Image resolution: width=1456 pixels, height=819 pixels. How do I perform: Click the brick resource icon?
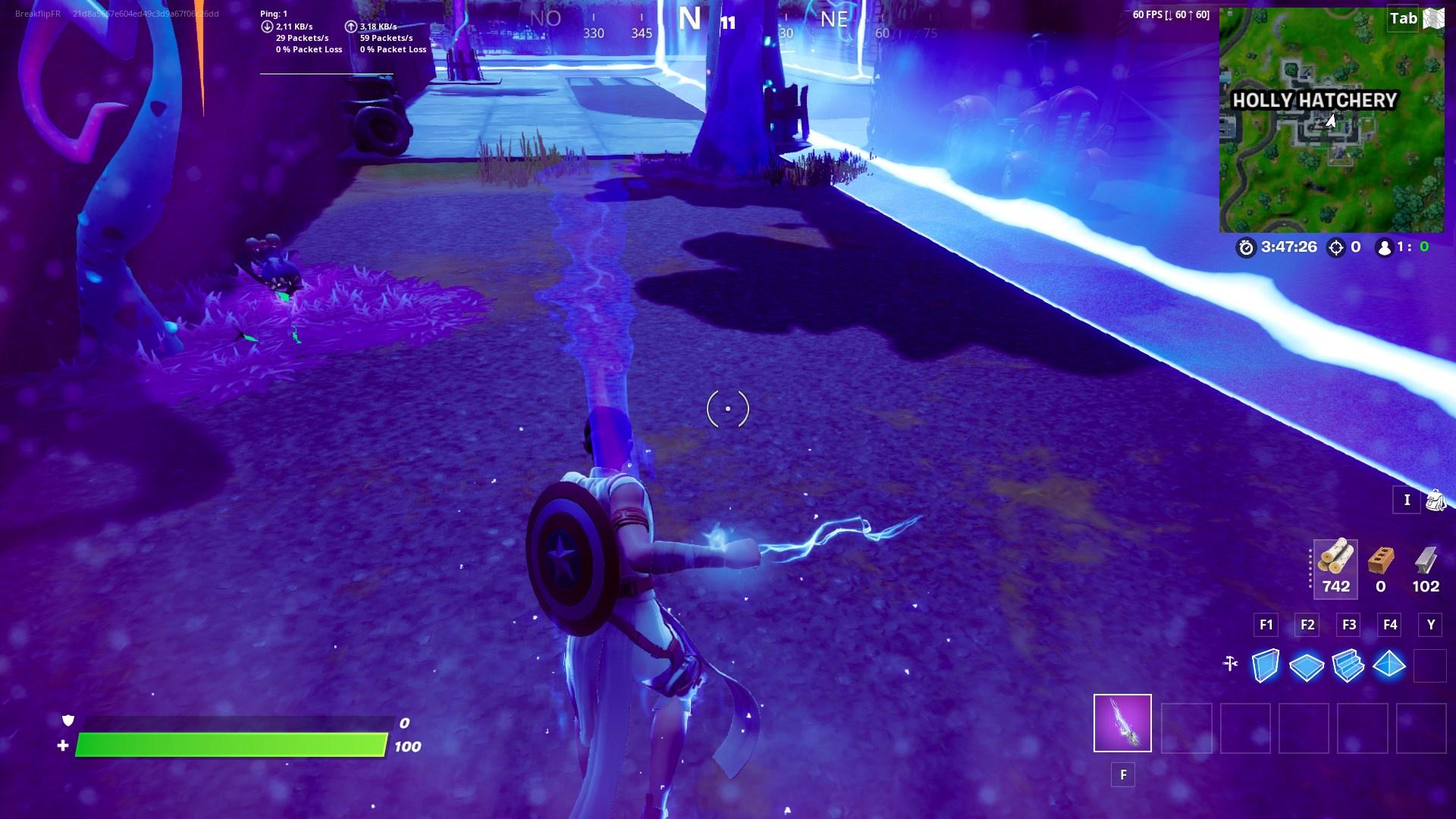pyautogui.click(x=1379, y=561)
